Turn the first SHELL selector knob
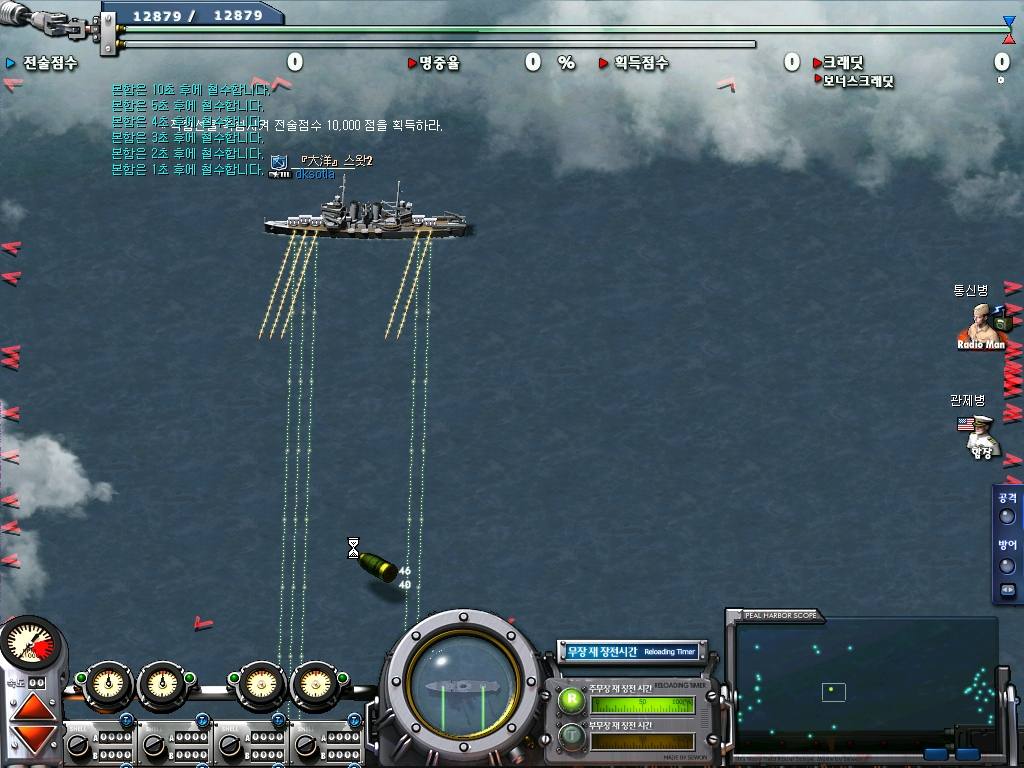 click(77, 744)
